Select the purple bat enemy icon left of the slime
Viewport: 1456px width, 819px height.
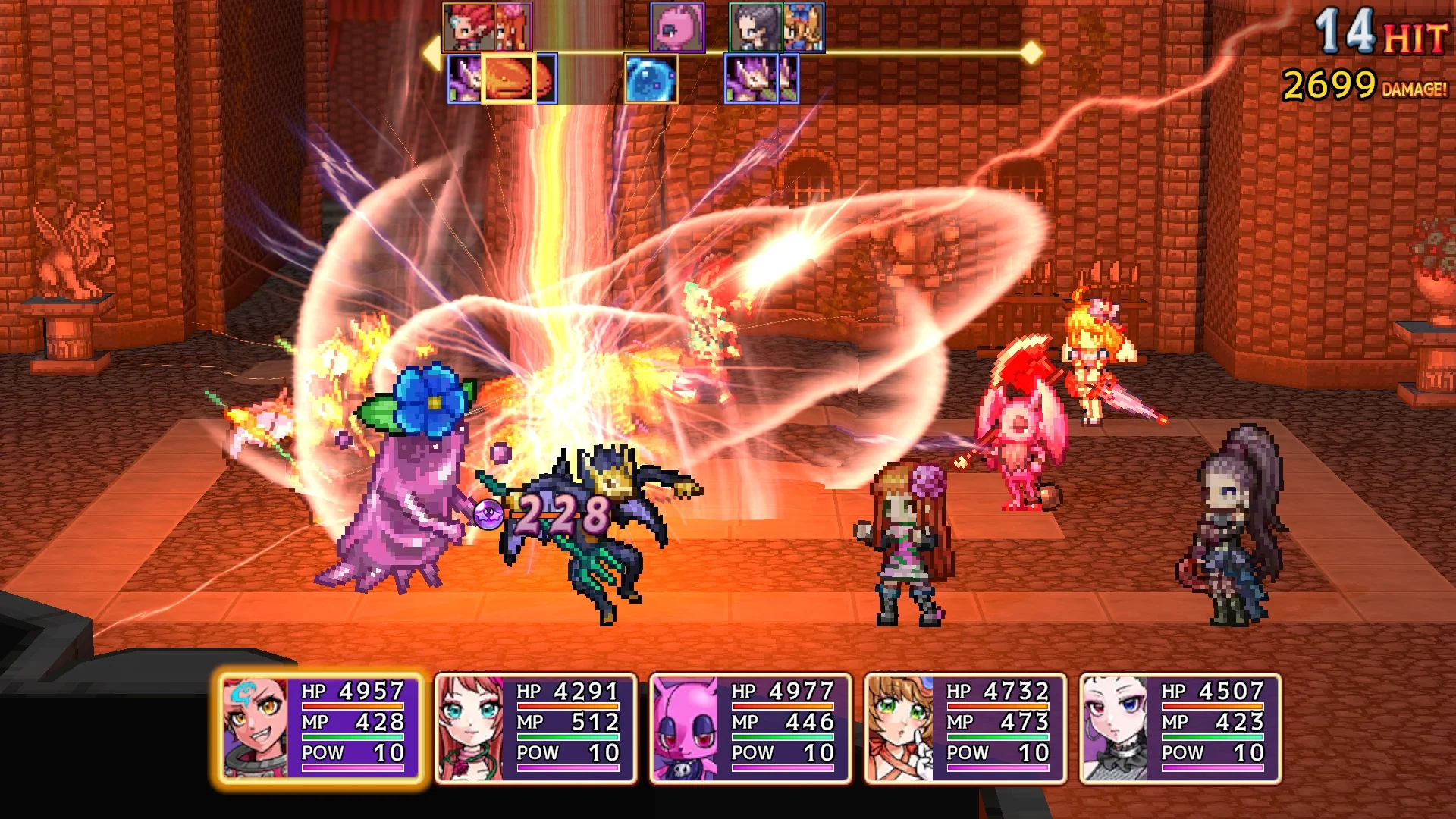coord(464,78)
